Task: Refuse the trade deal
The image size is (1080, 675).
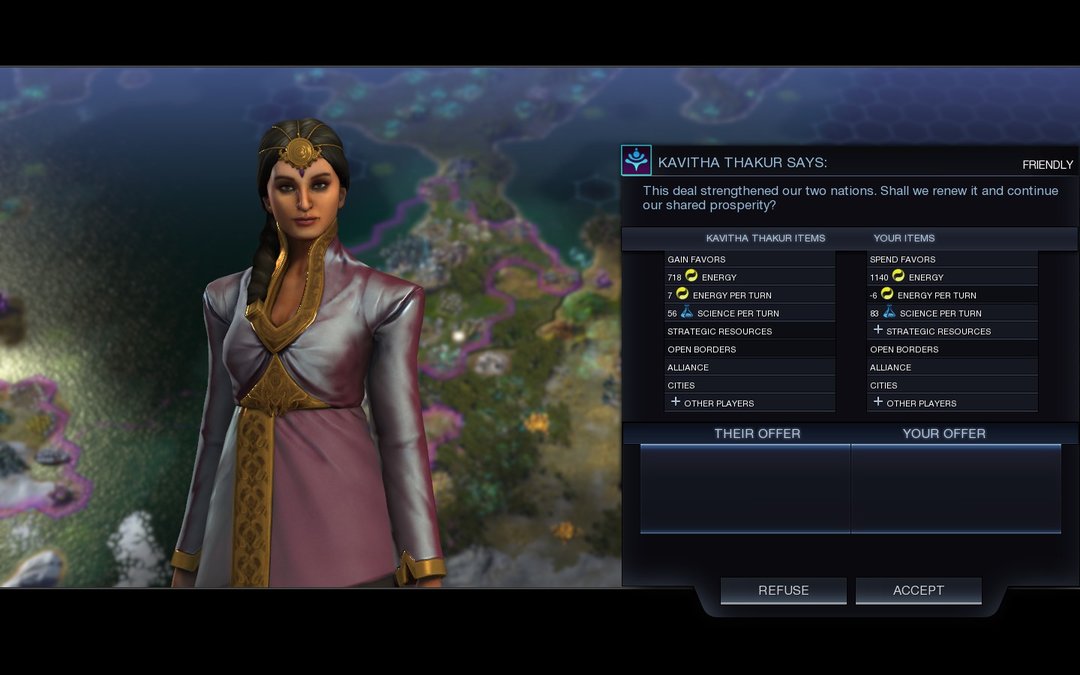Action: [x=783, y=590]
